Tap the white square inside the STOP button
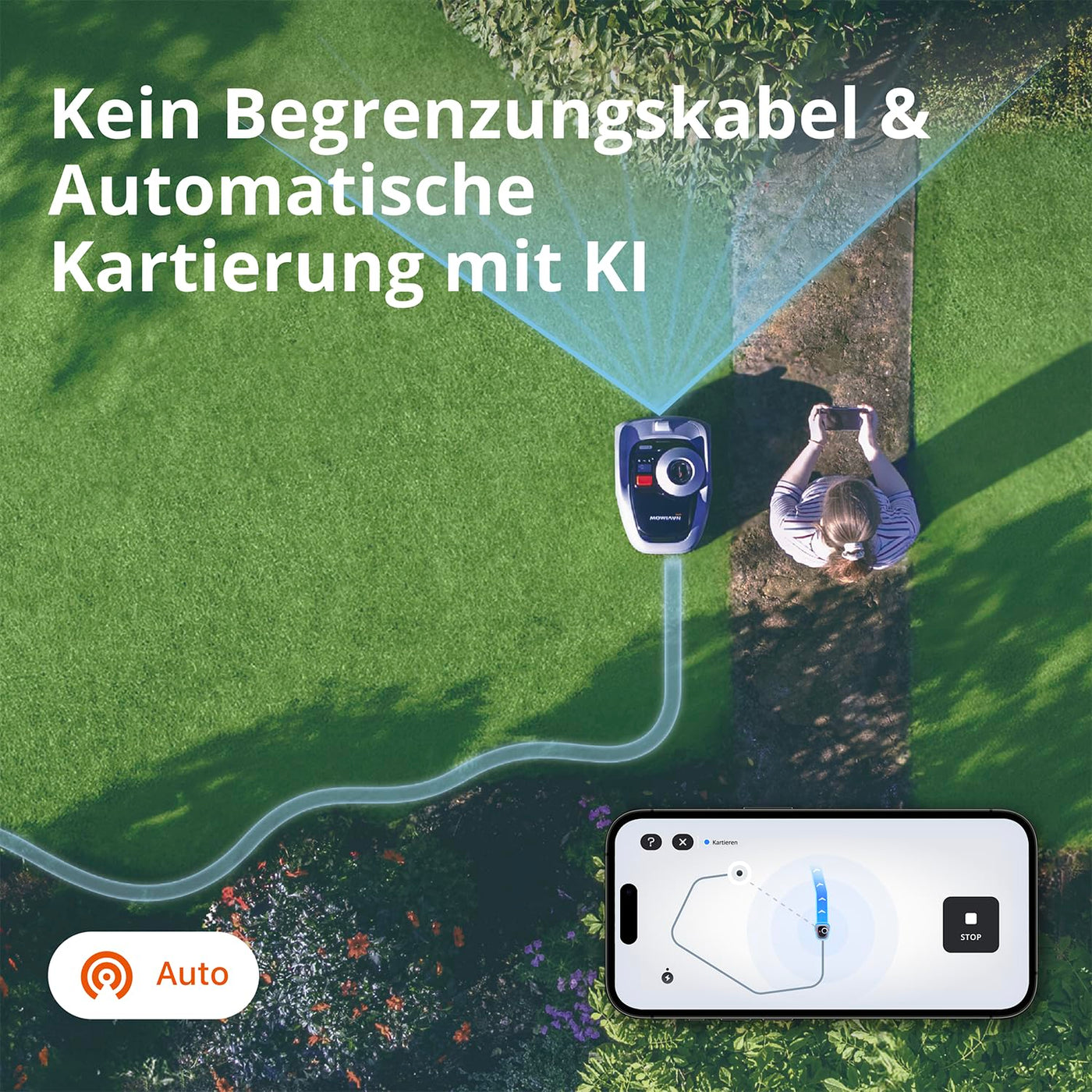 click(971, 917)
